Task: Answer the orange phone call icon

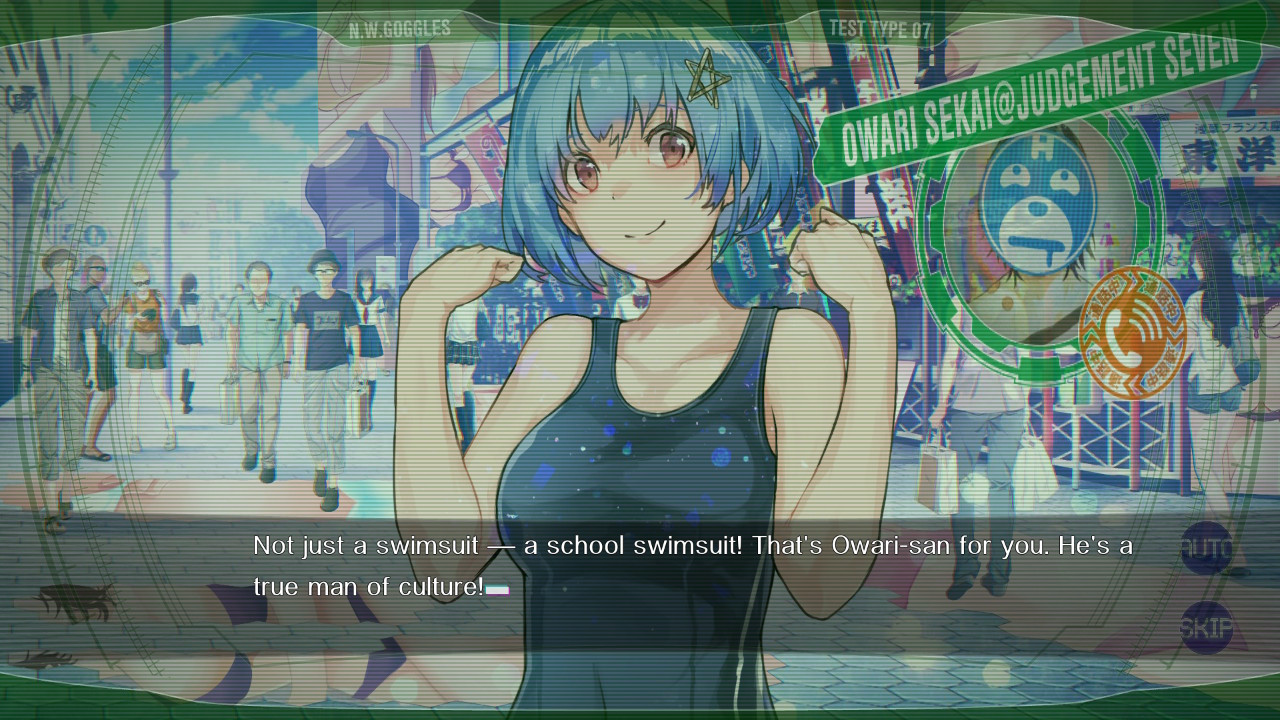Action: pyautogui.click(x=1133, y=332)
